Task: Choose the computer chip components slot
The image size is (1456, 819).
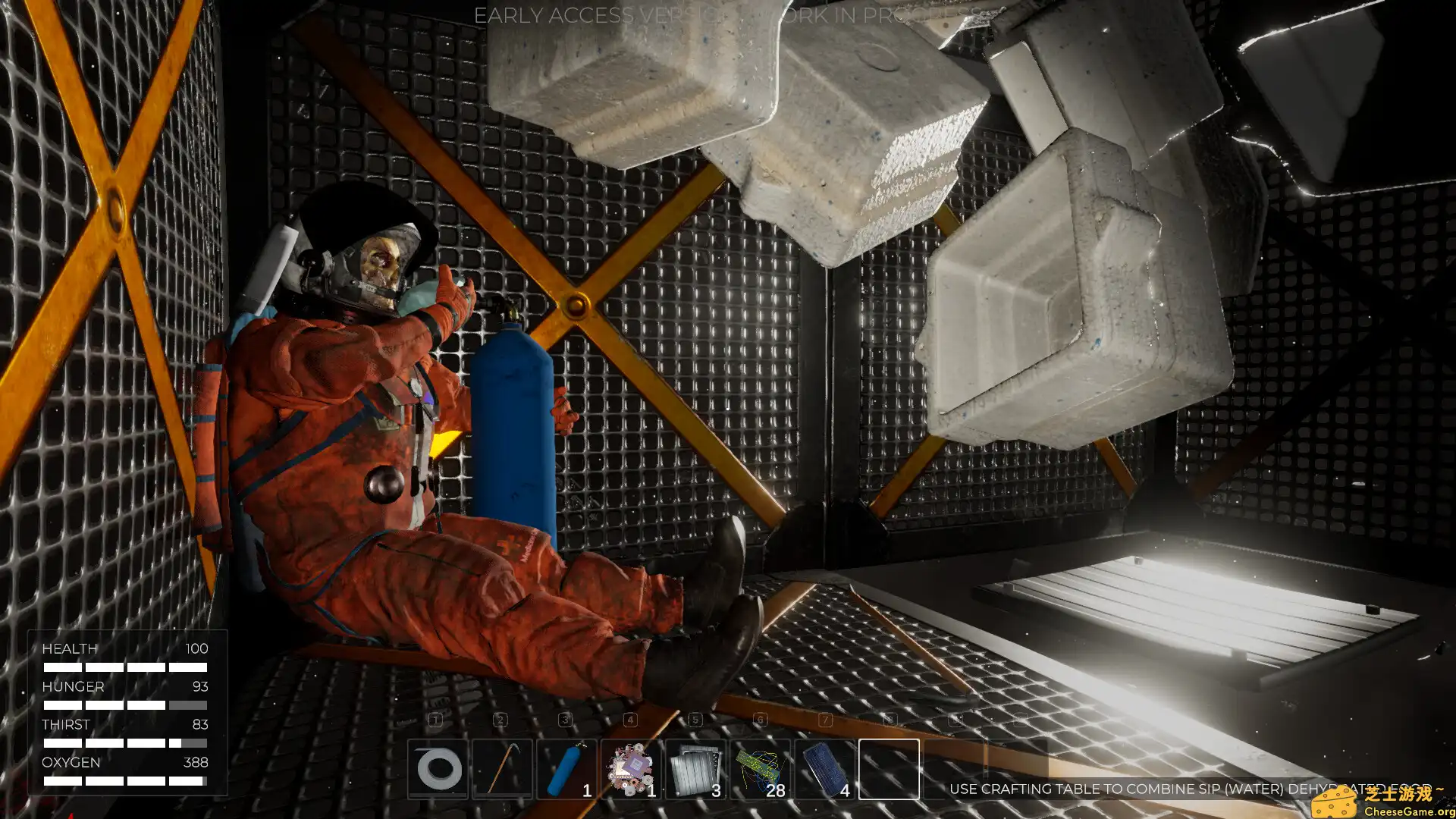Action: (x=631, y=769)
